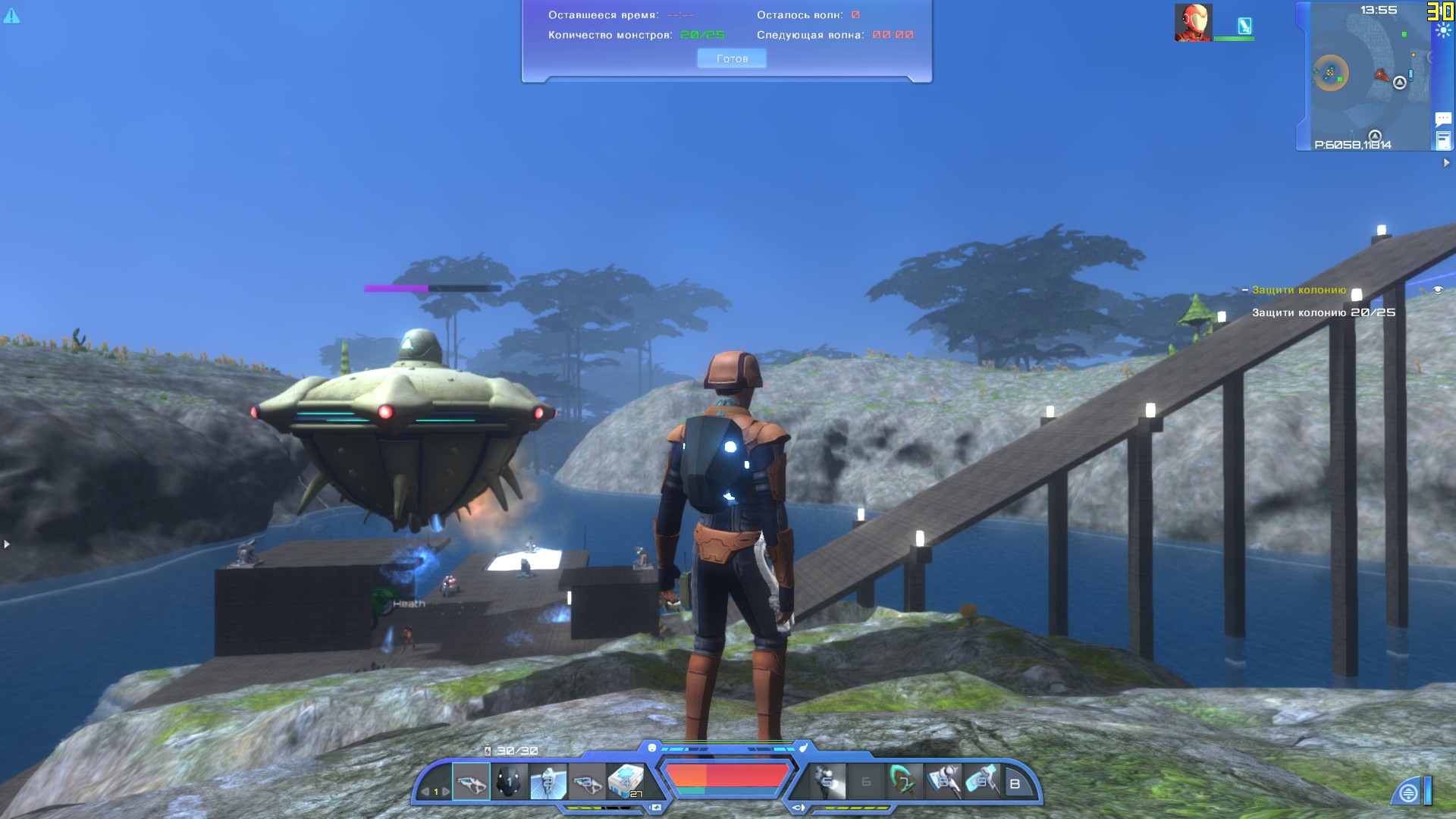Click the left arrow to switch hotbar page
This screenshot has height=819, width=1456.
click(x=427, y=792)
